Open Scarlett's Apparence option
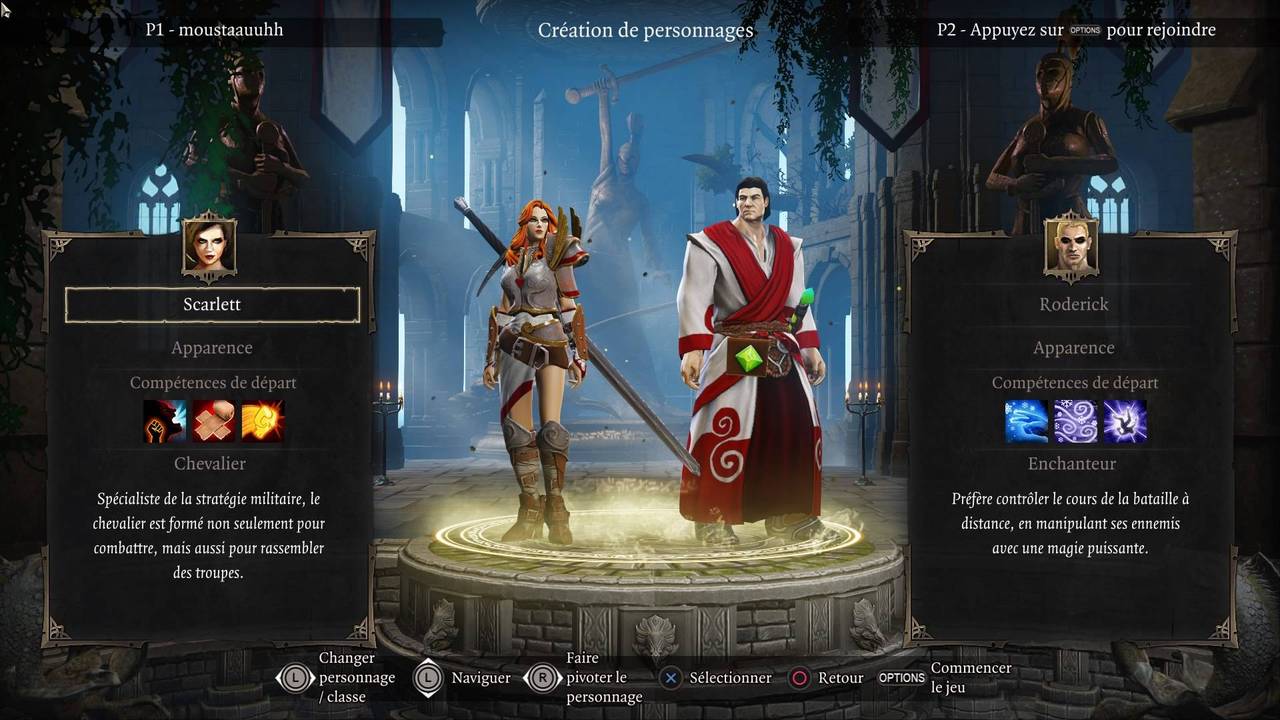Screen dimensions: 1280x720 point(212,348)
